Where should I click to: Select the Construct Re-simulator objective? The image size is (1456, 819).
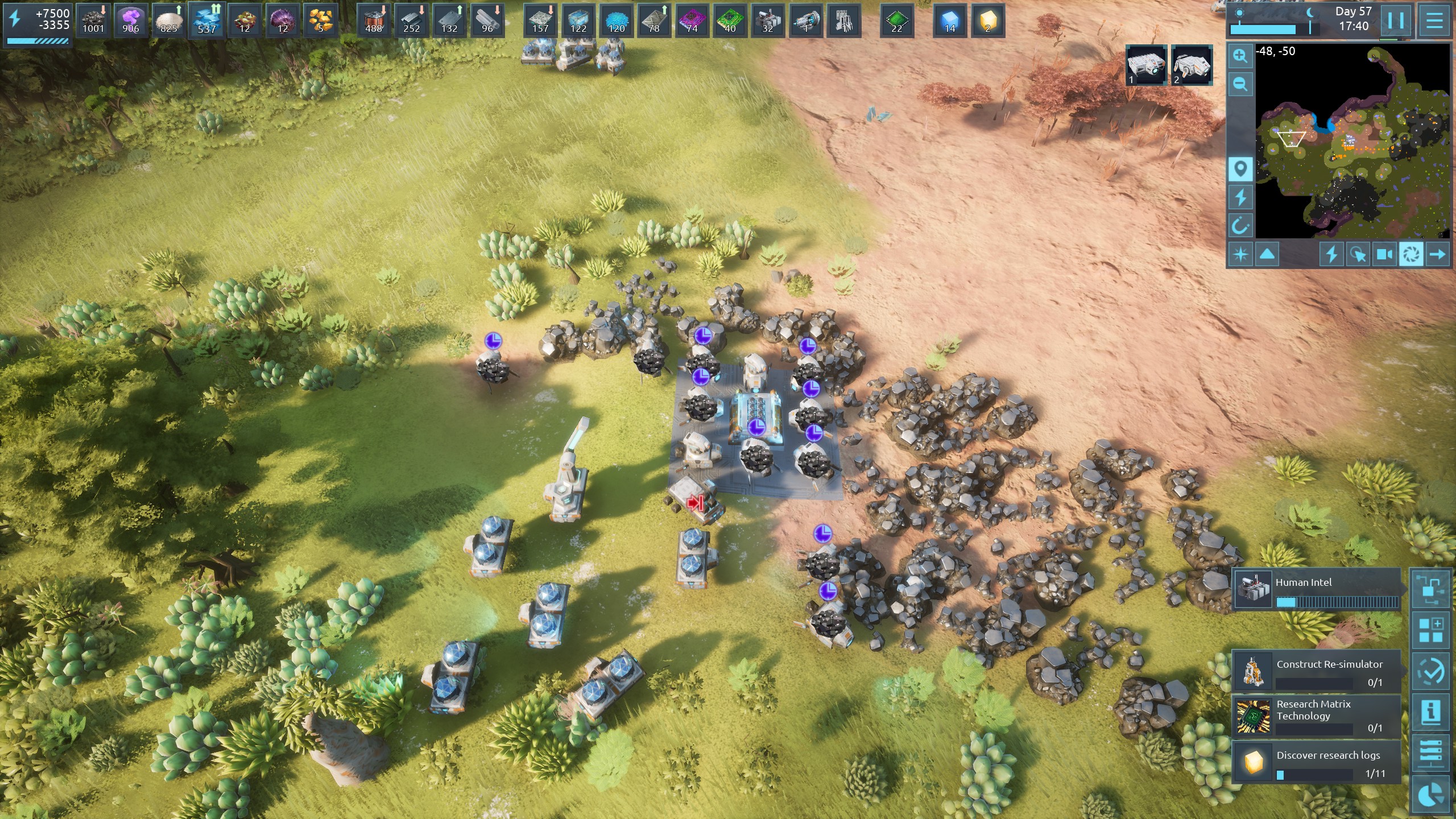pos(1316,671)
